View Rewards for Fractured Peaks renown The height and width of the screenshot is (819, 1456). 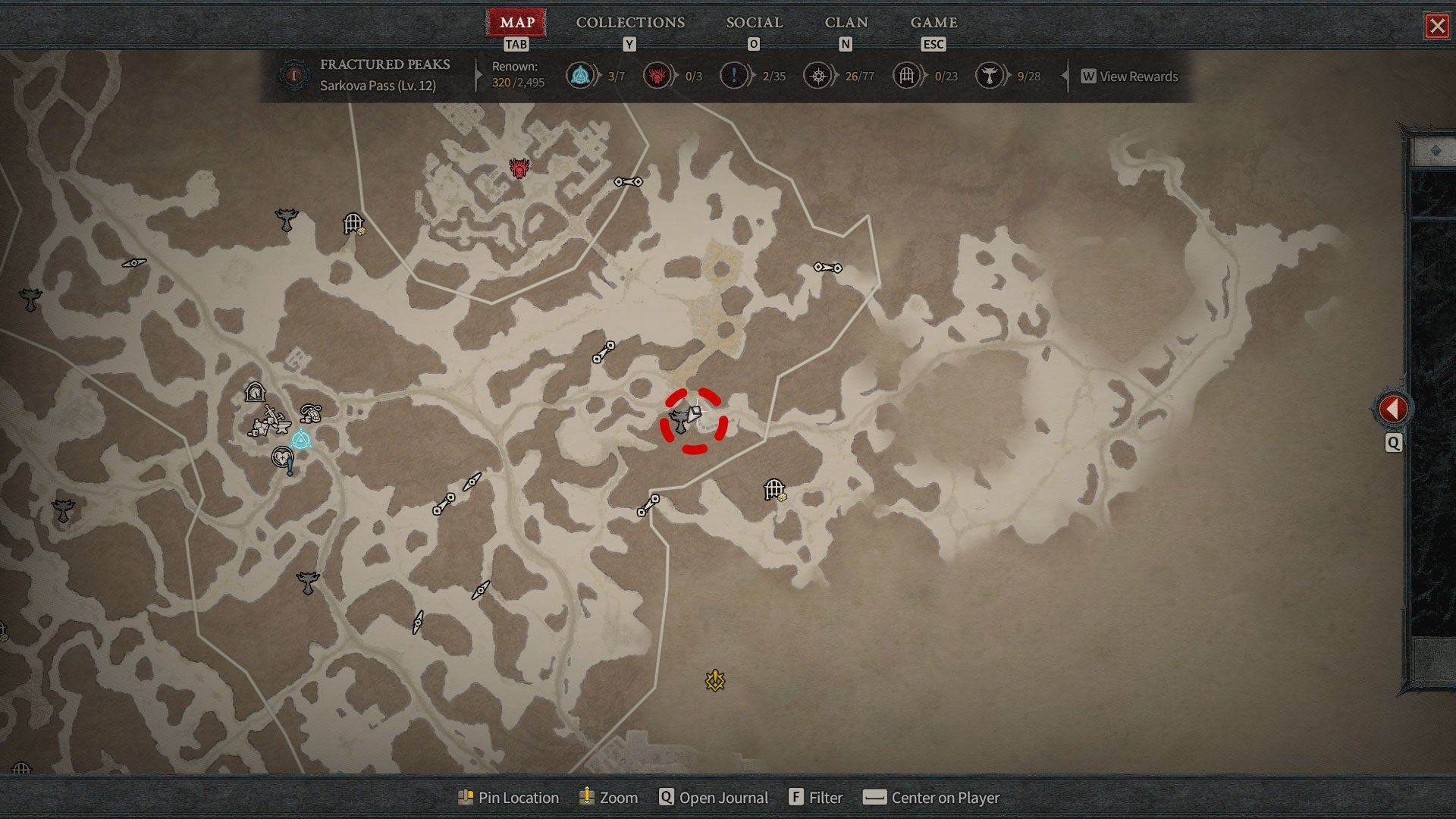pyautogui.click(x=1130, y=77)
